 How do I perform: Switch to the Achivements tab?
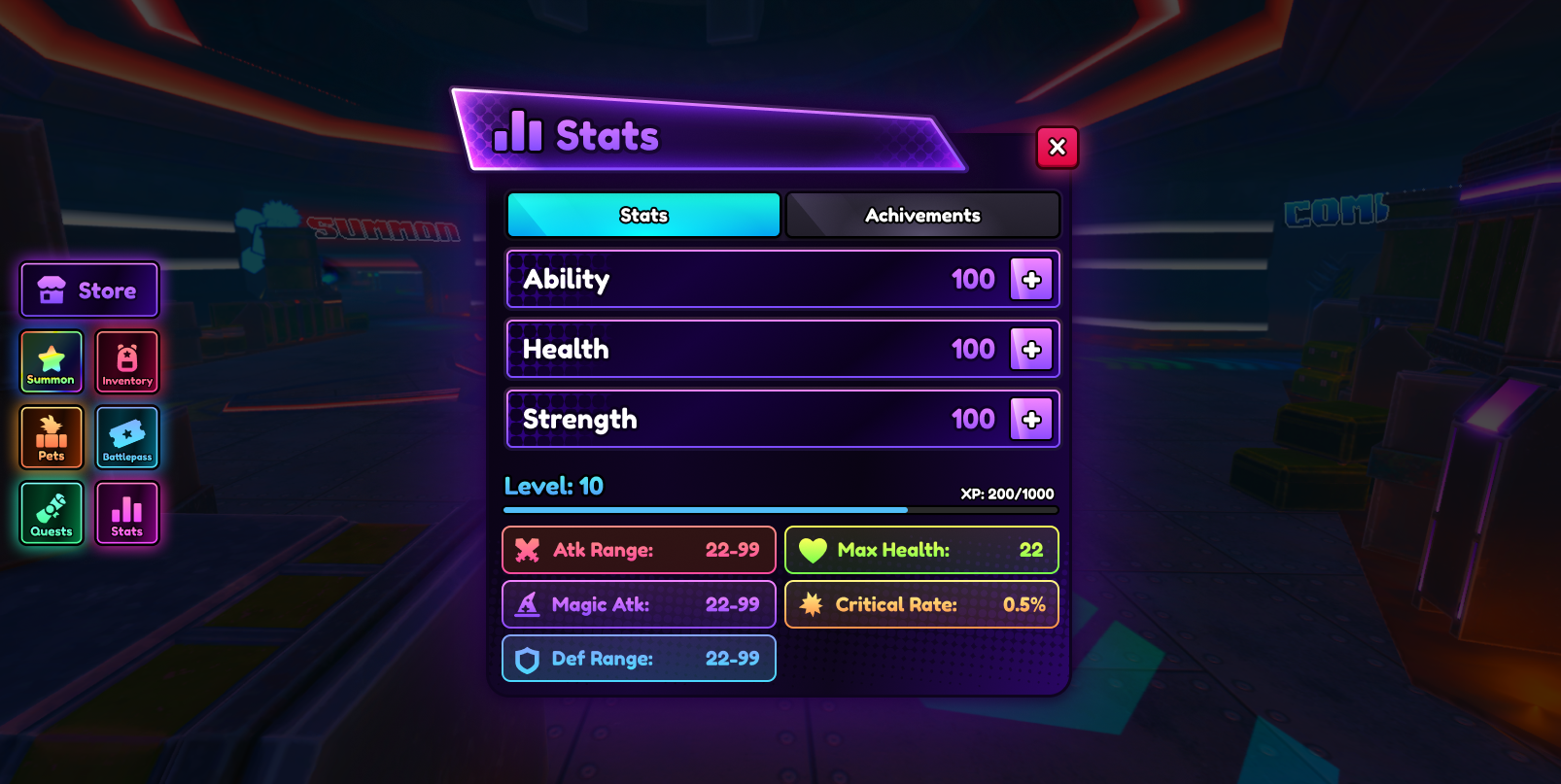pos(922,215)
